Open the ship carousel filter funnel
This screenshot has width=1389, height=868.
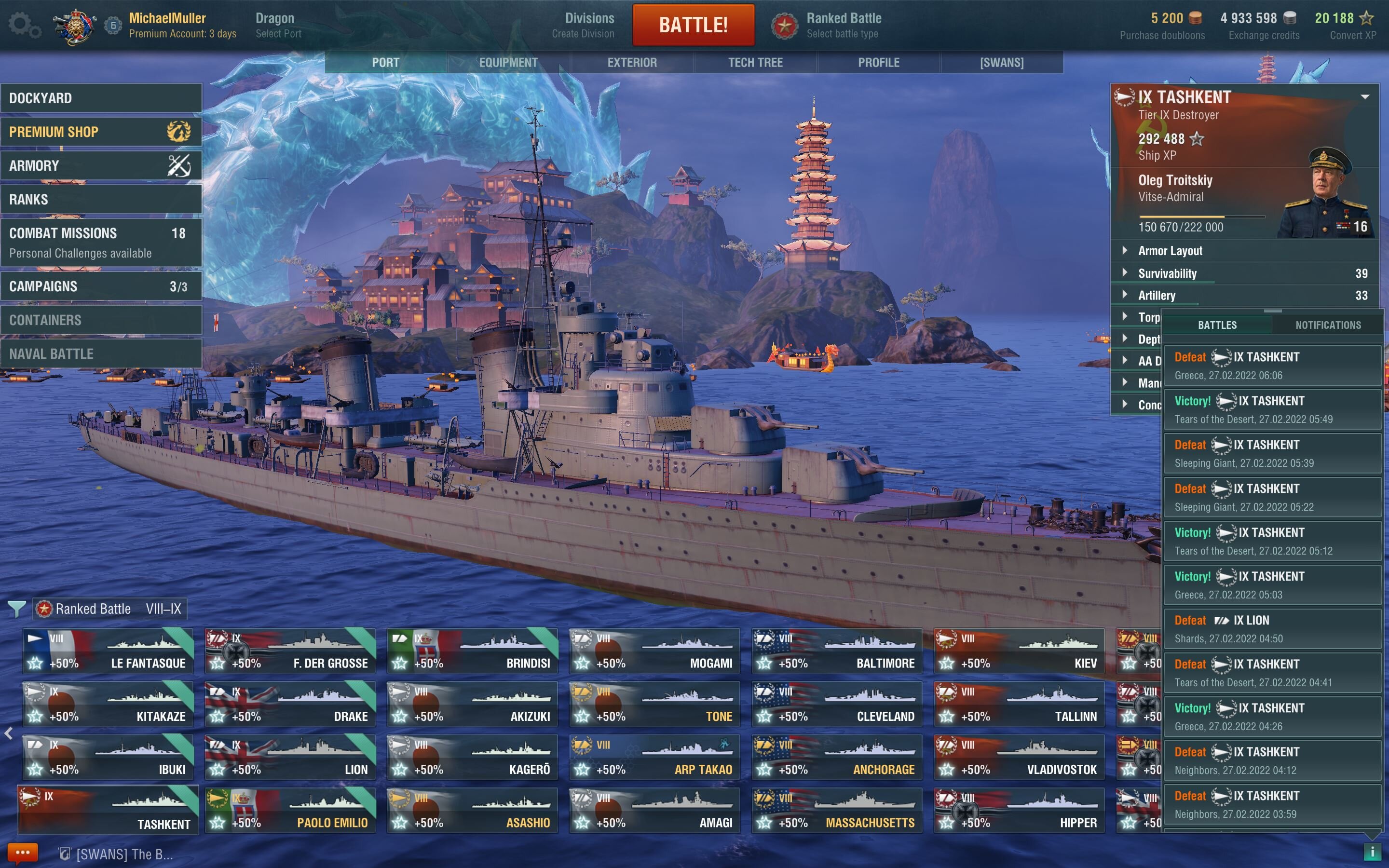17,609
